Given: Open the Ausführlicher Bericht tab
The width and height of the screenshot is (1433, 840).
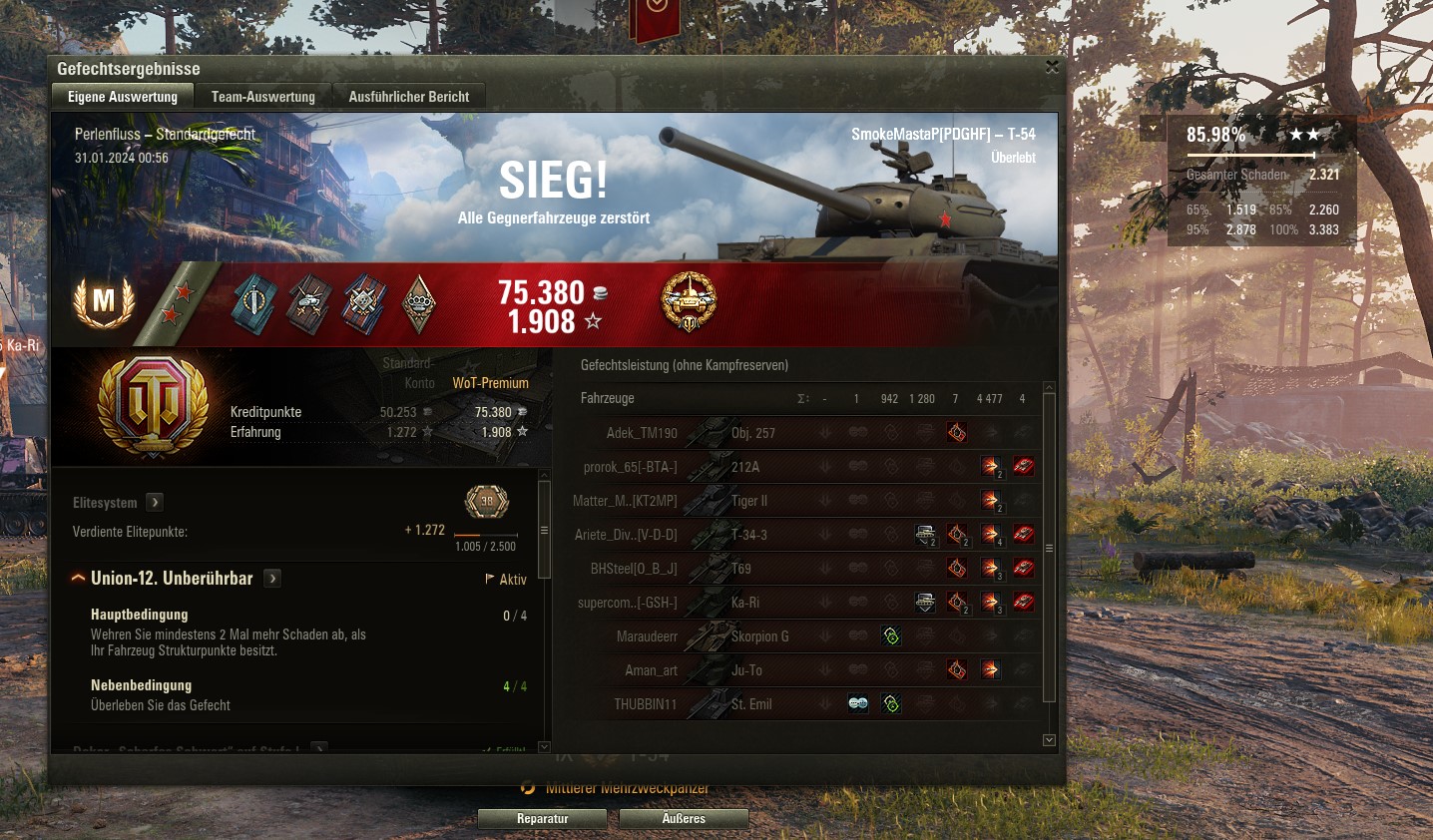Looking at the screenshot, I should (409, 96).
